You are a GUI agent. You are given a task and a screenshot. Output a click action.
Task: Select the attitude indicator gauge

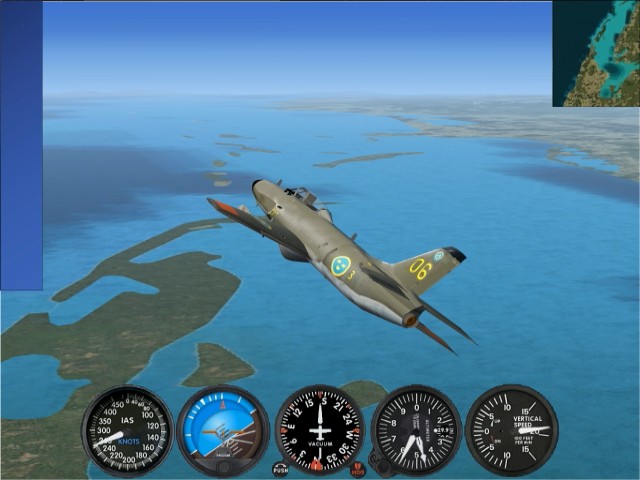coord(223,431)
